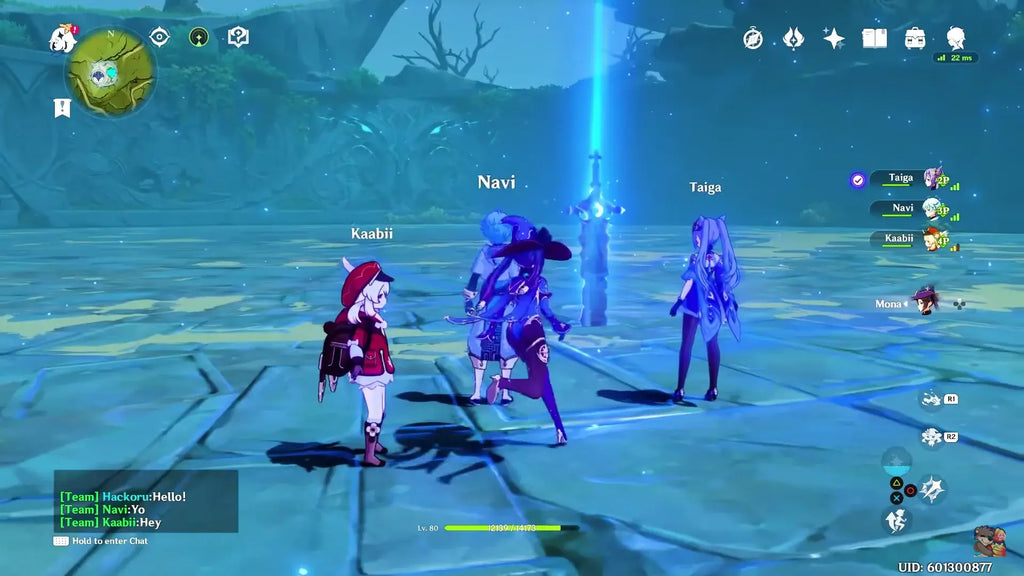Open the backpack inventory
Image resolution: width=1024 pixels, height=576 pixels.
914,38
